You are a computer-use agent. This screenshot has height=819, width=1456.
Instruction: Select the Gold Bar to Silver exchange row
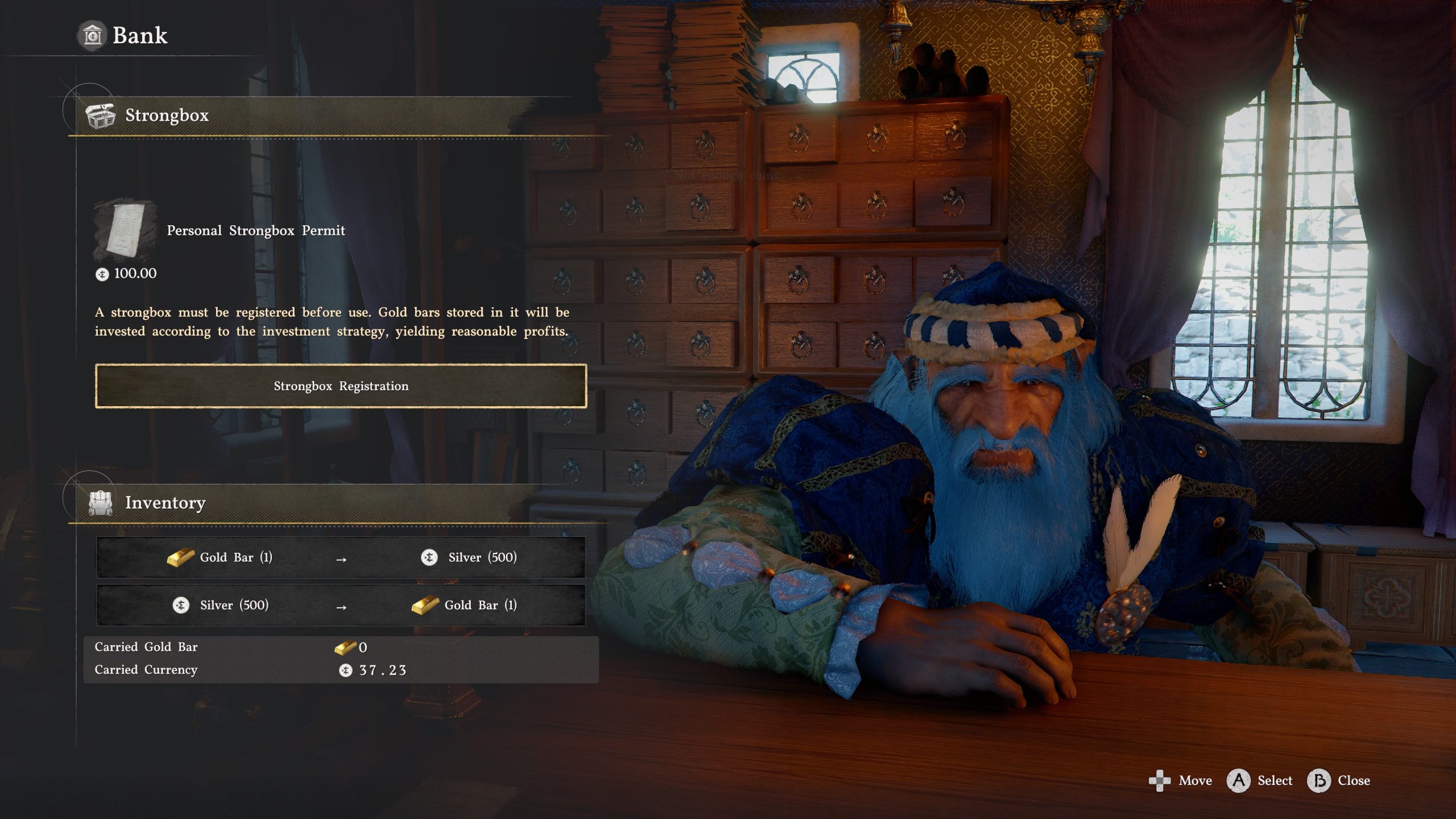click(x=341, y=557)
